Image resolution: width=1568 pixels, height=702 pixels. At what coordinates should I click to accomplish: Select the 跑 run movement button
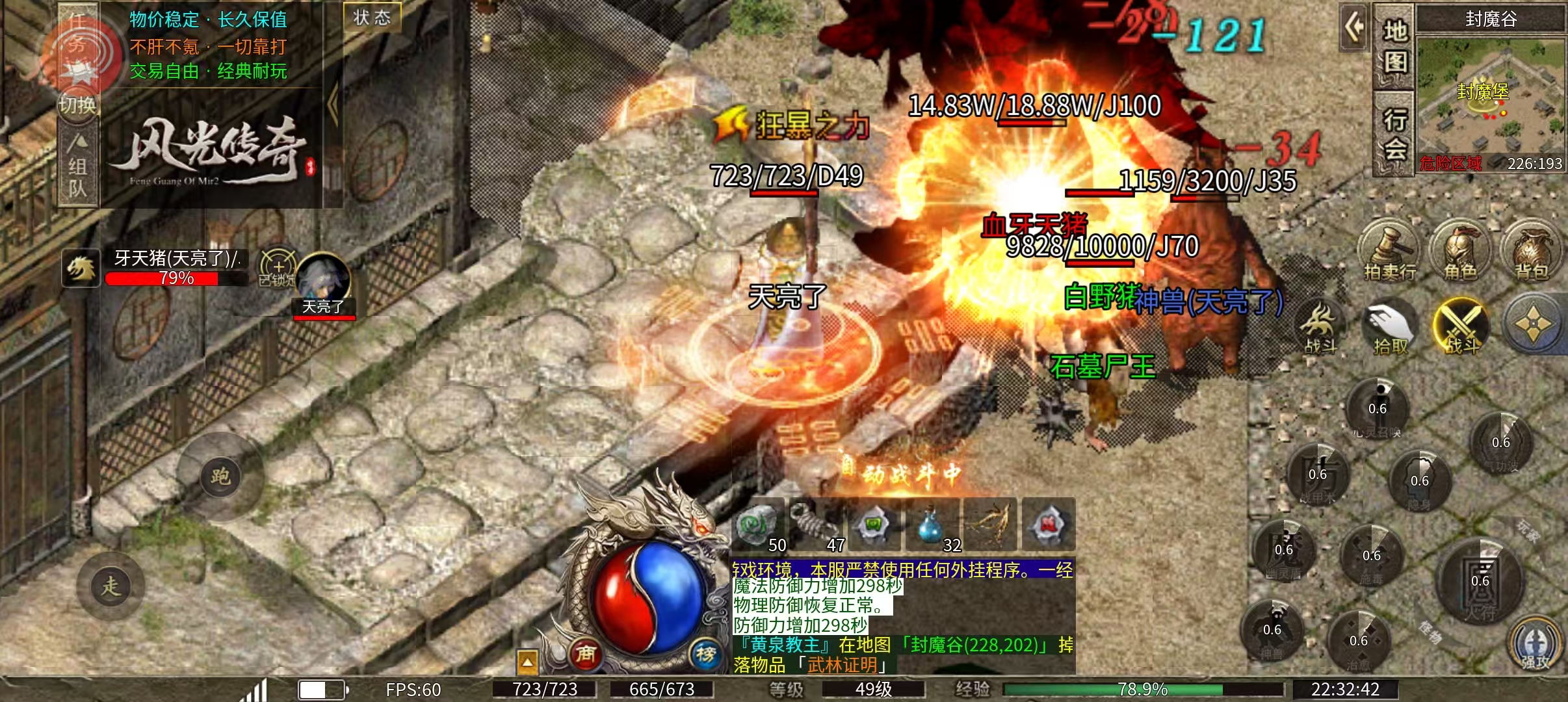click(x=220, y=476)
